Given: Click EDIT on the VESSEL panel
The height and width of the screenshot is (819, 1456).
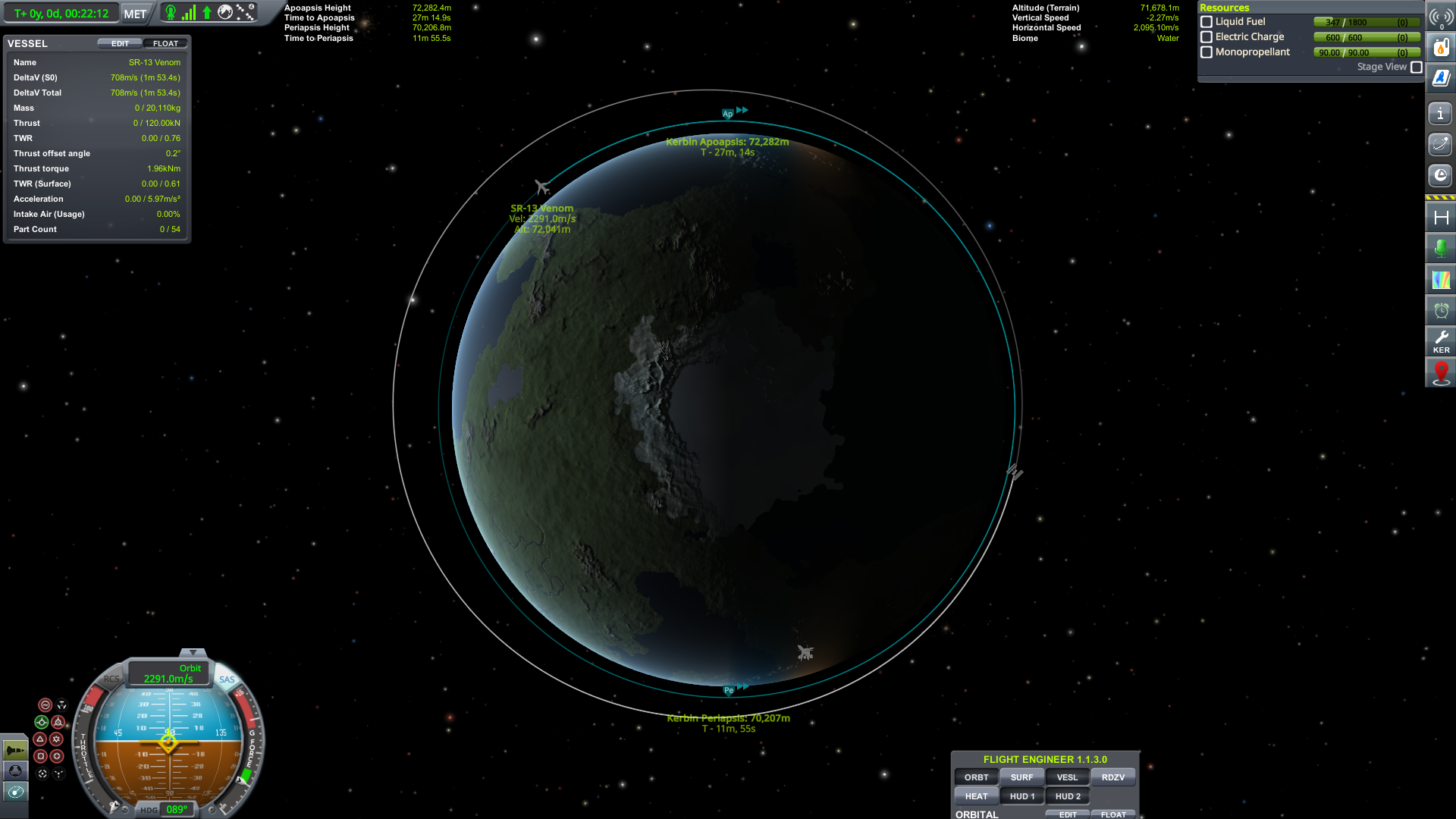Looking at the screenshot, I should 120,44.
